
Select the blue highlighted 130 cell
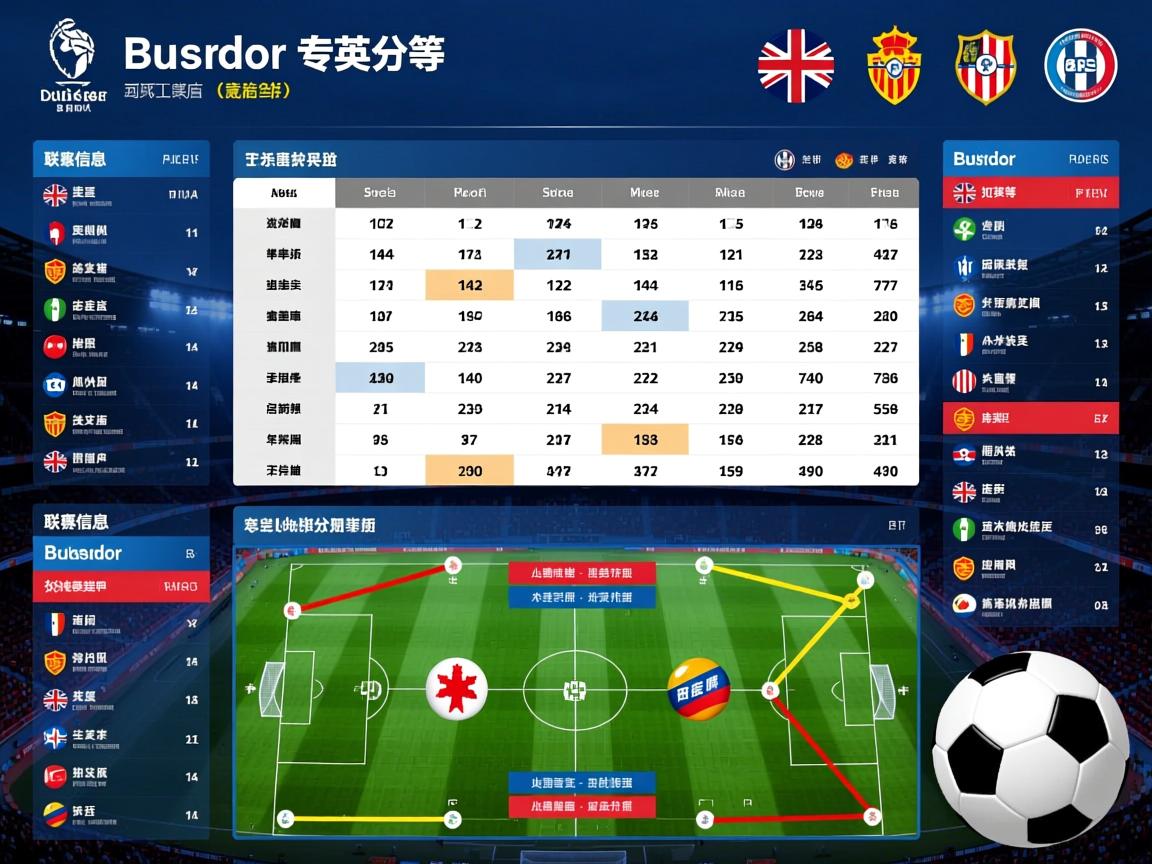pyautogui.click(x=380, y=378)
